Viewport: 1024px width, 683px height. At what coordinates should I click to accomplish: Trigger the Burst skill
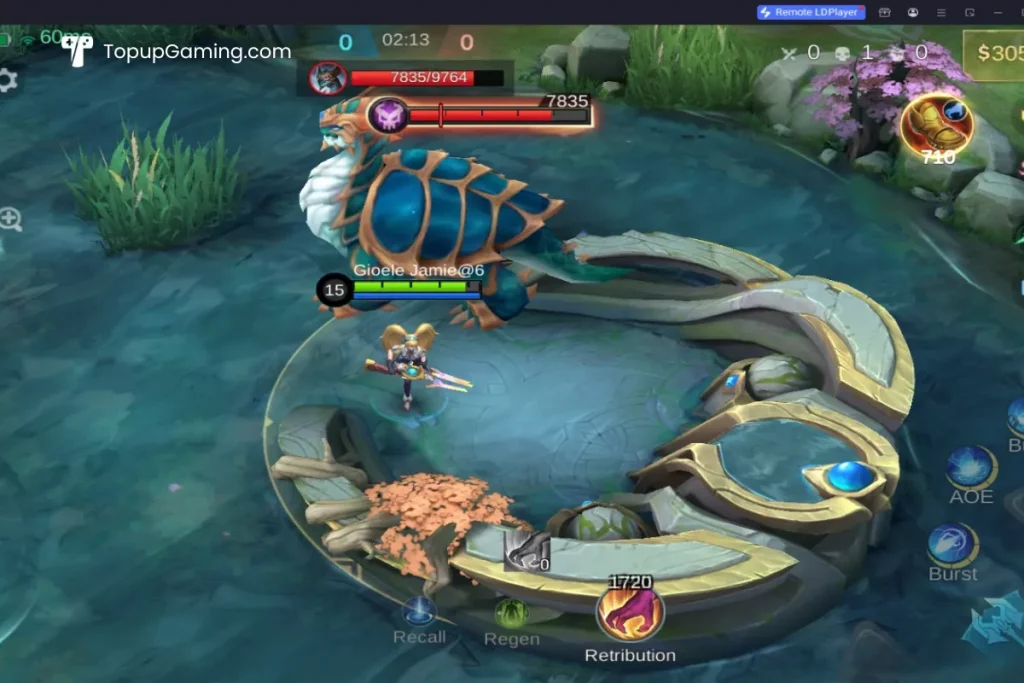point(952,545)
